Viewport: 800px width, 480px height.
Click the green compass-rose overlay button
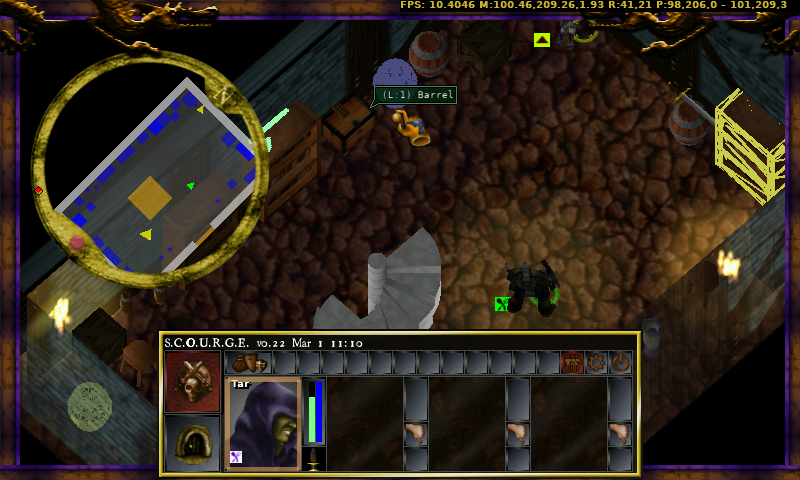(89, 407)
